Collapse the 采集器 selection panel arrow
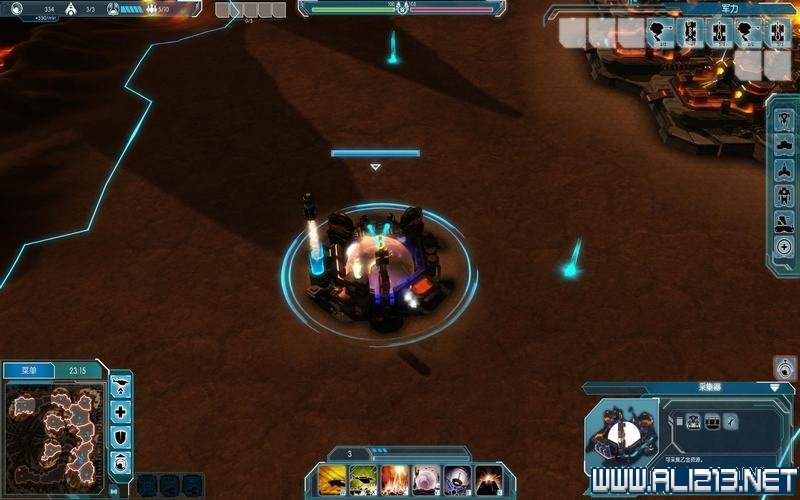Image resolution: width=800 pixels, height=500 pixels. tap(774, 387)
